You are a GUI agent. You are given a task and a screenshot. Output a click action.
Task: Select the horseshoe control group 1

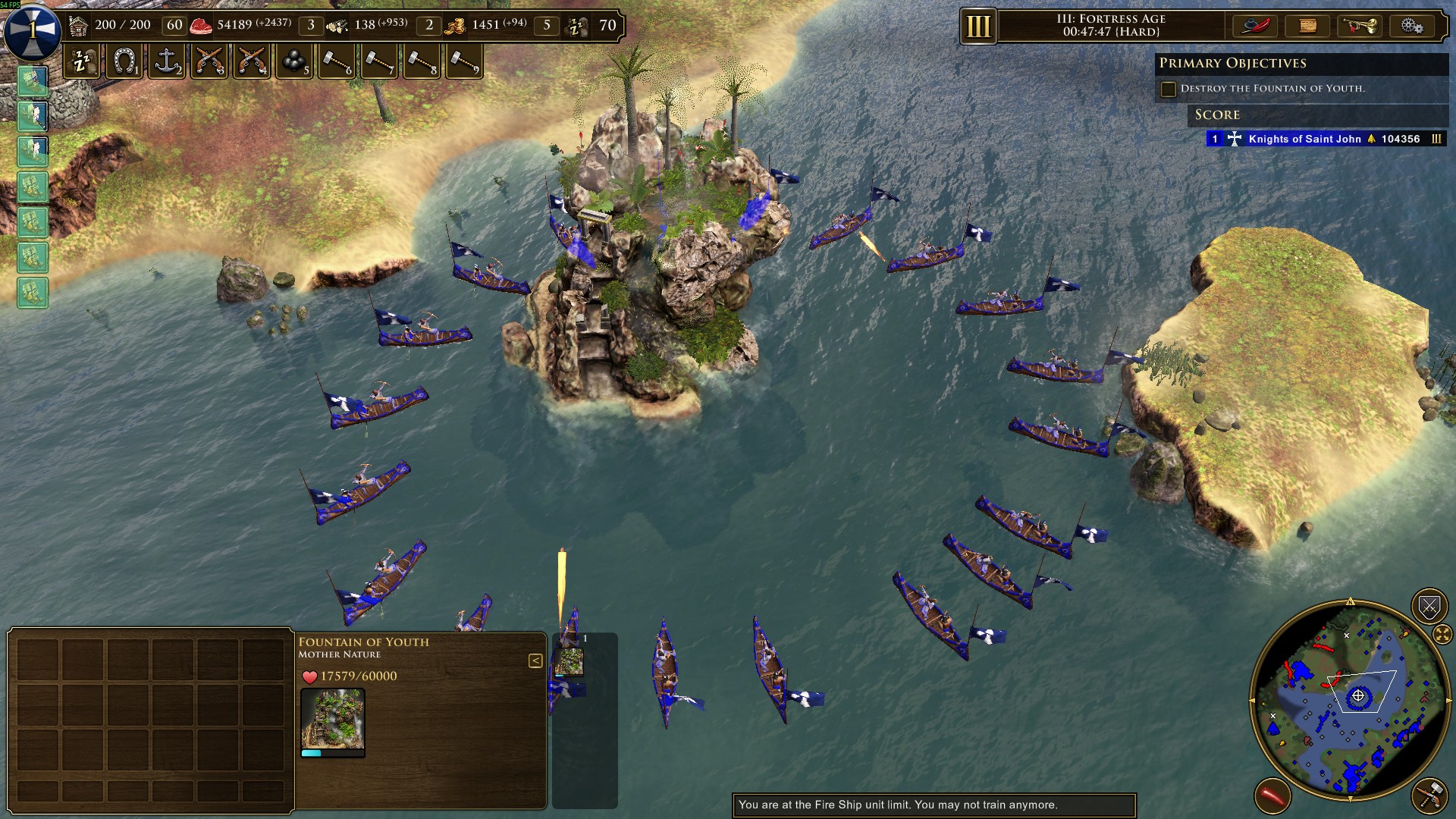(124, 61)
